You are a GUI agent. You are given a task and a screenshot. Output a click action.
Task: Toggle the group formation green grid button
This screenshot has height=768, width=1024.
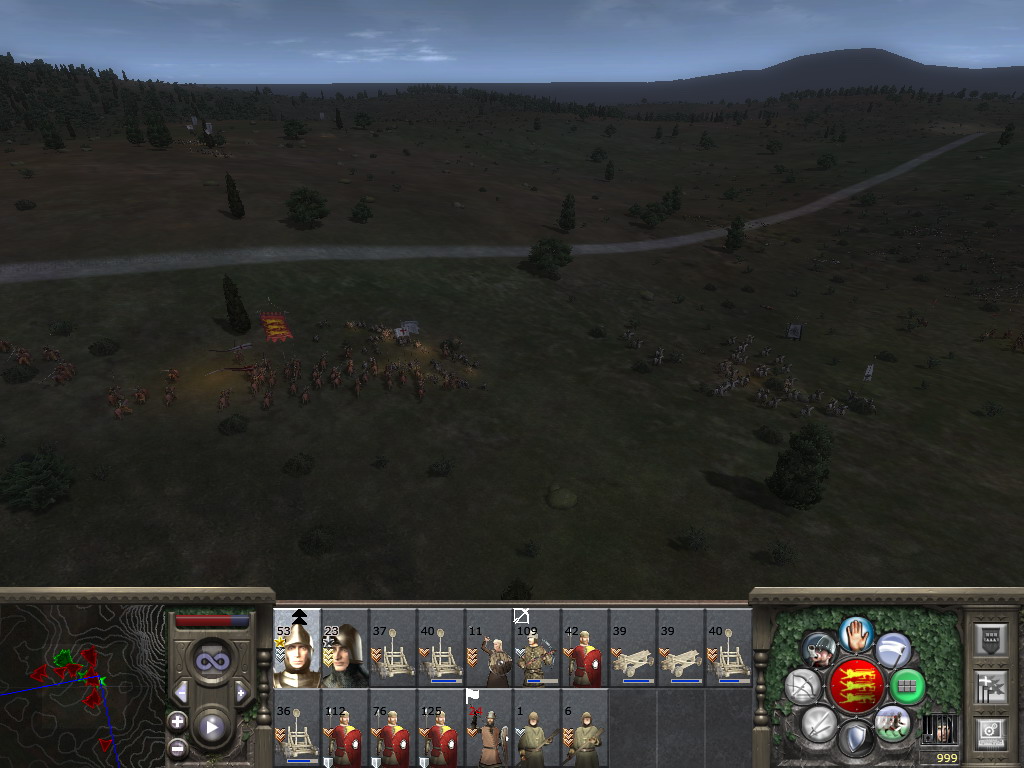[907, 686]
